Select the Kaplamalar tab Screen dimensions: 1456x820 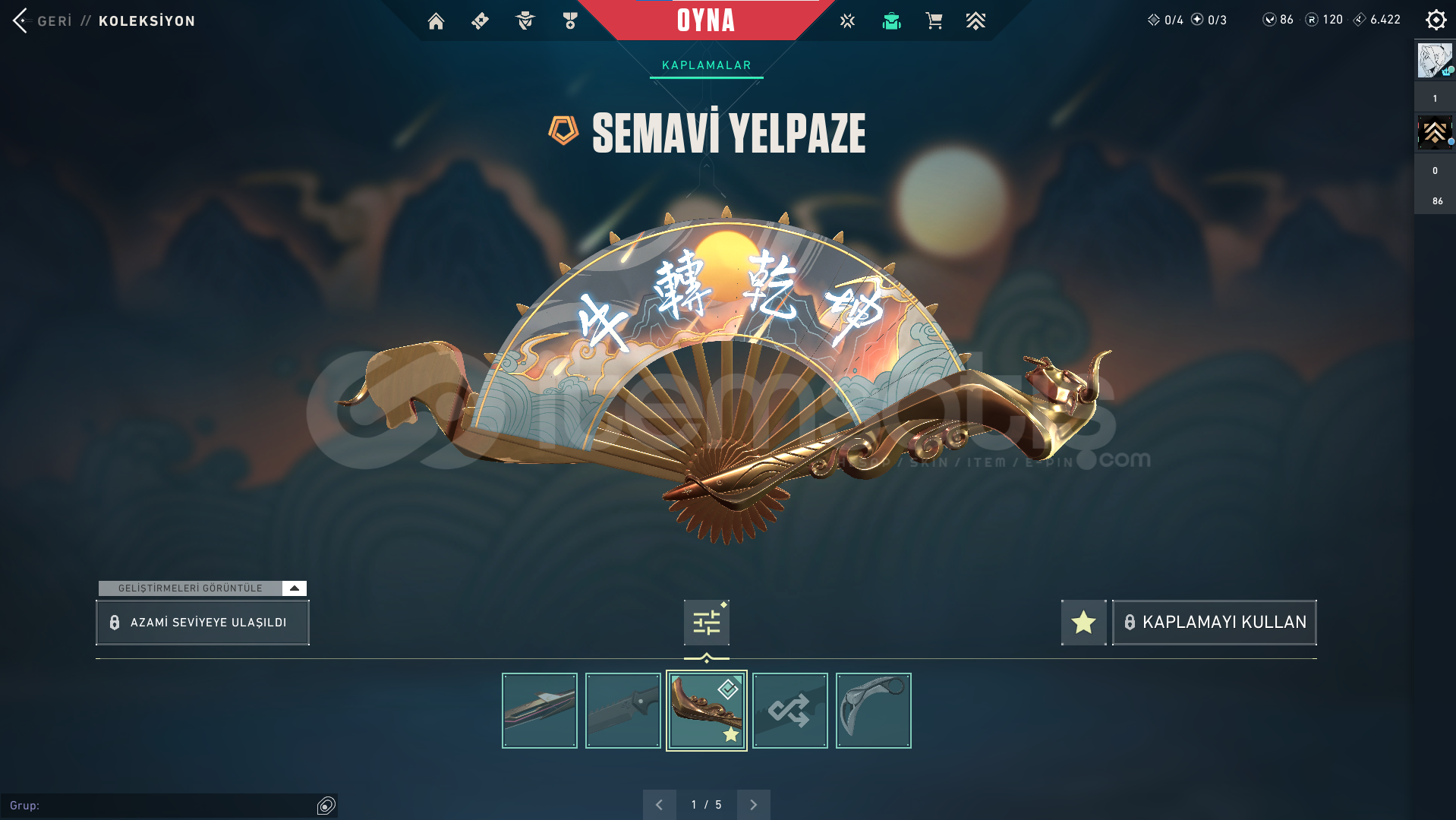click(x=706, y=65)
